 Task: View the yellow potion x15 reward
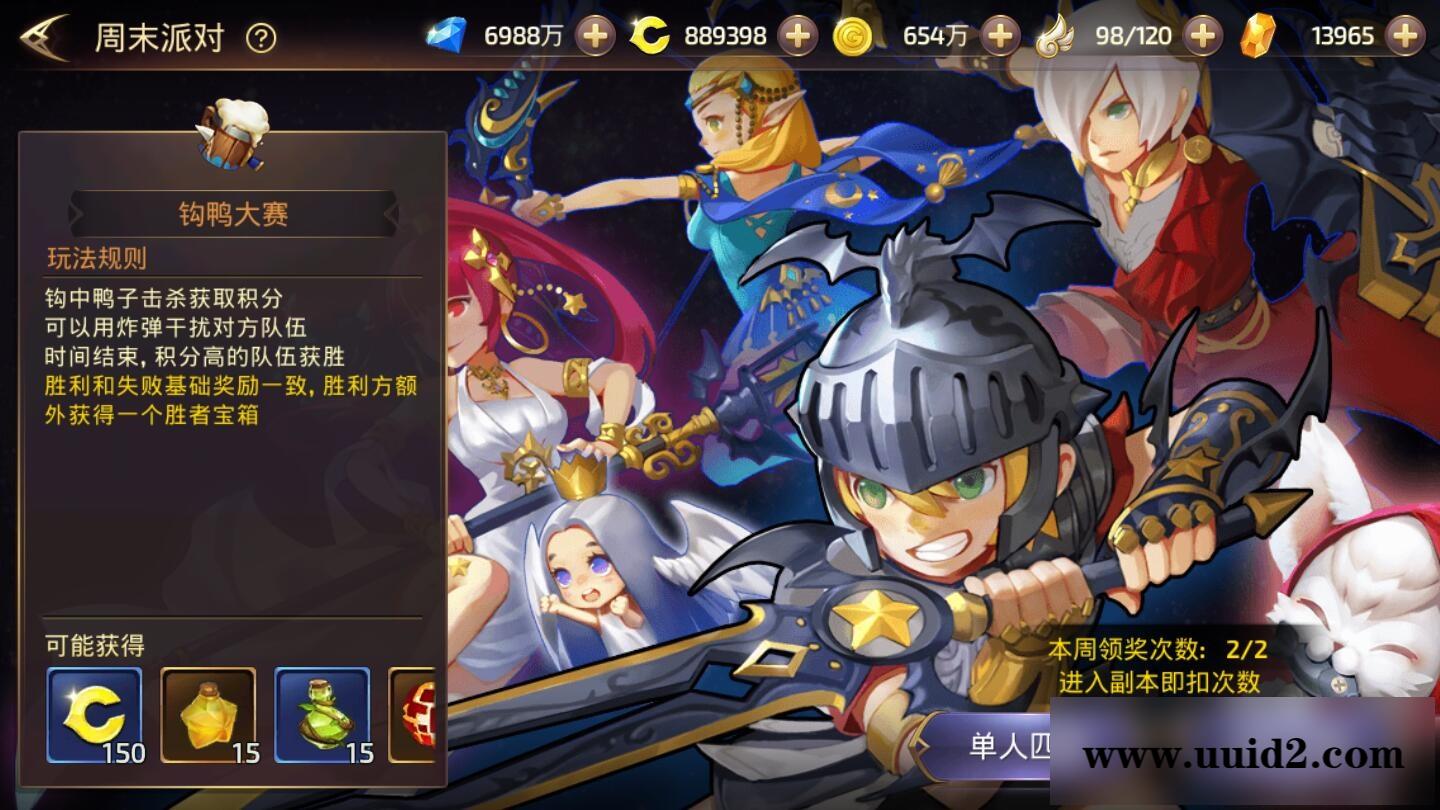207,712
